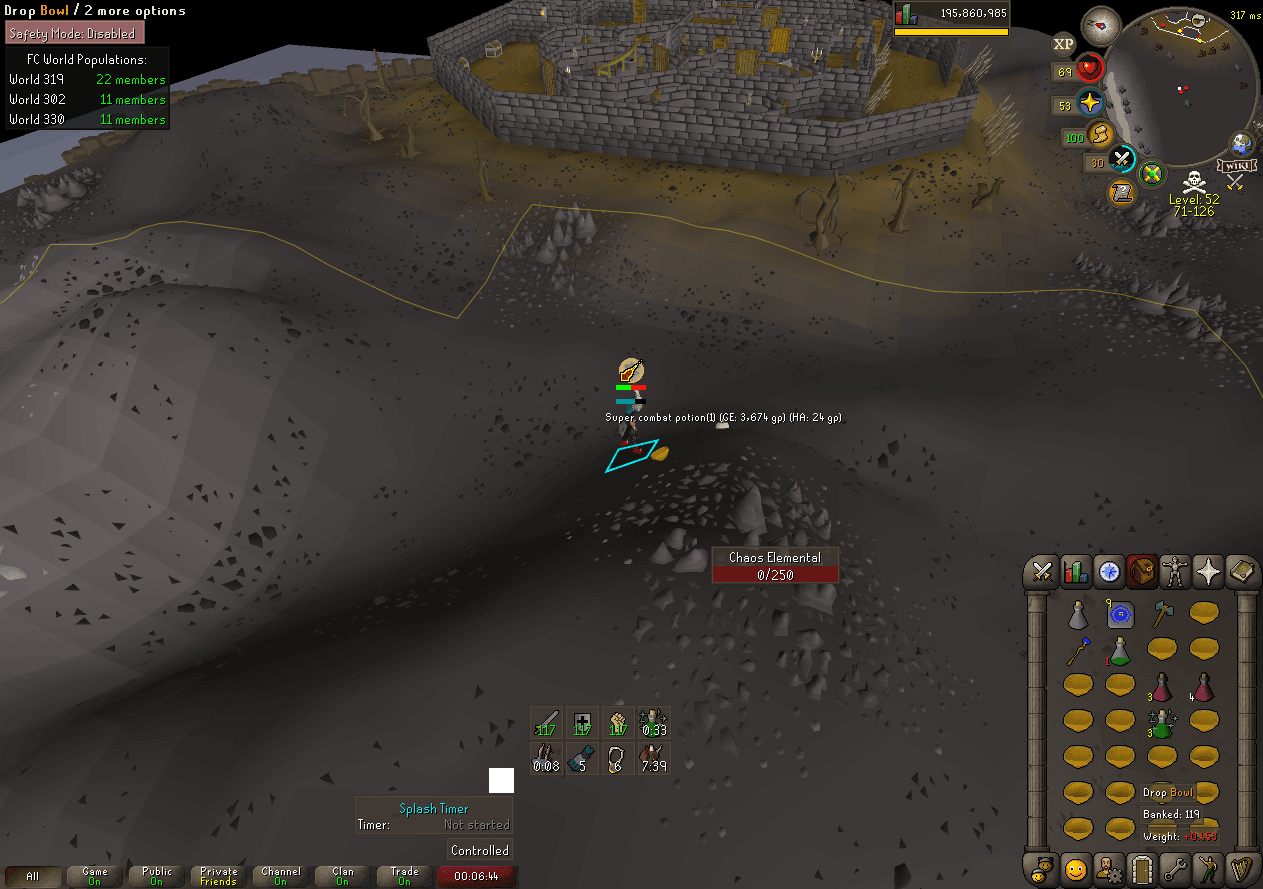Open the Worn Equipment tab
The image size is (1263, 889).
coord(1175,572)
